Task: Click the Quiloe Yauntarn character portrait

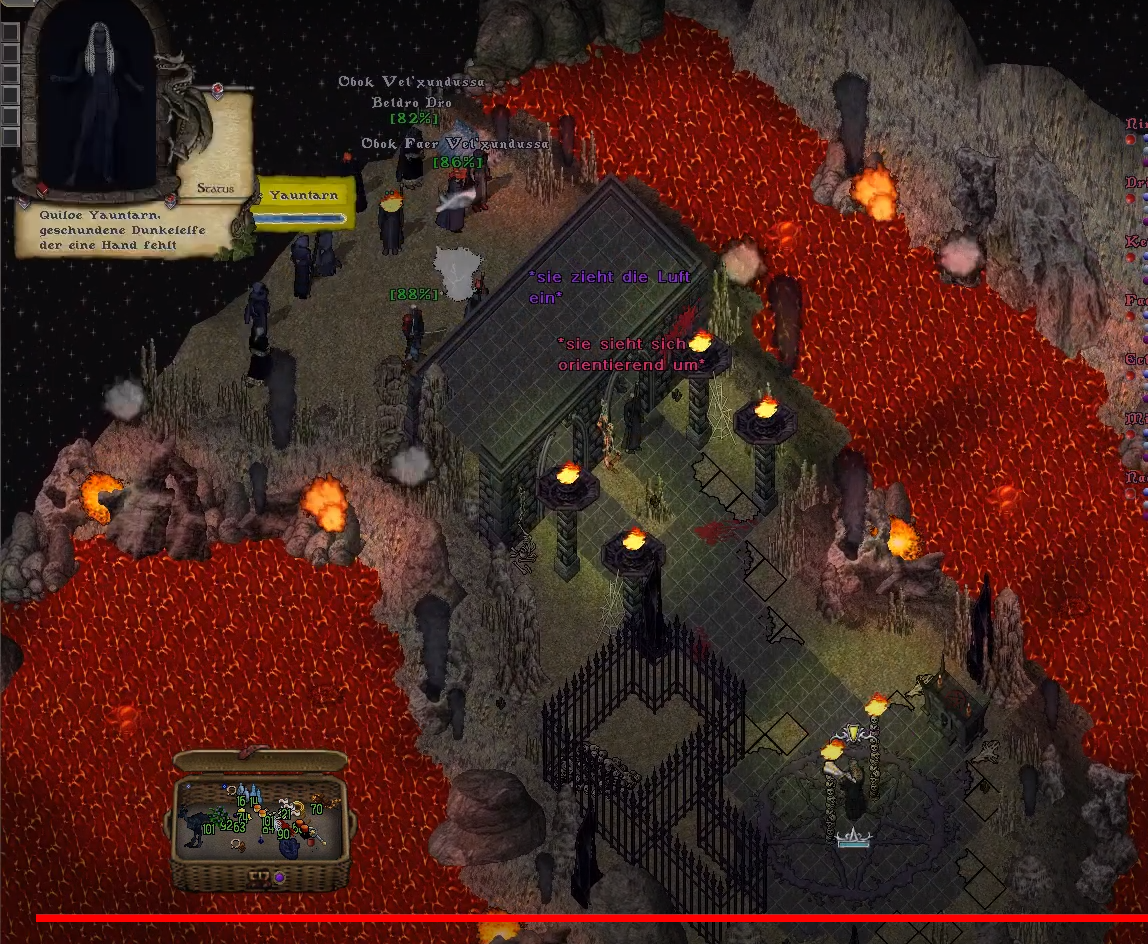Action: (95, 100)
